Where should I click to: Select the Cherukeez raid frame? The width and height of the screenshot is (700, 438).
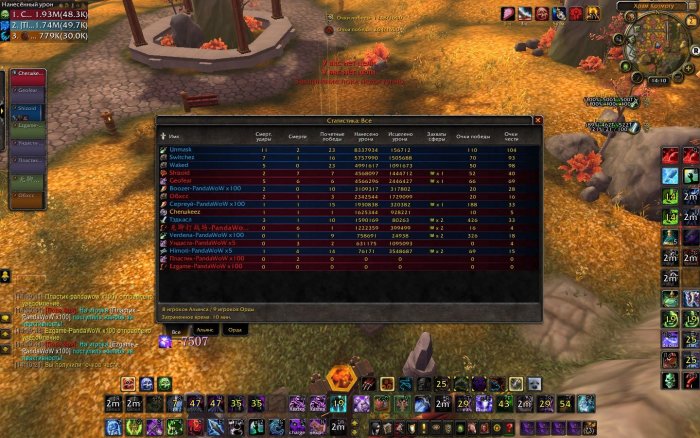point(27,73)
